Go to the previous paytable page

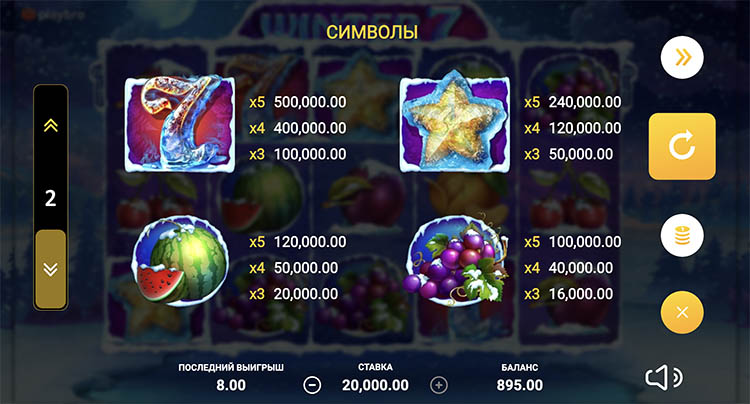[x=50, y=125]
